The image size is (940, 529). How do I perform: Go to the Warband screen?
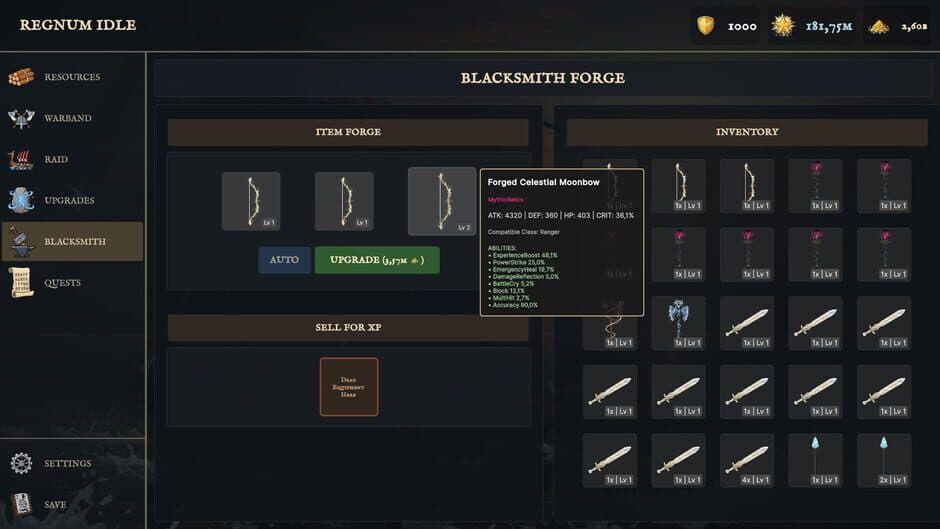[67, 118]
